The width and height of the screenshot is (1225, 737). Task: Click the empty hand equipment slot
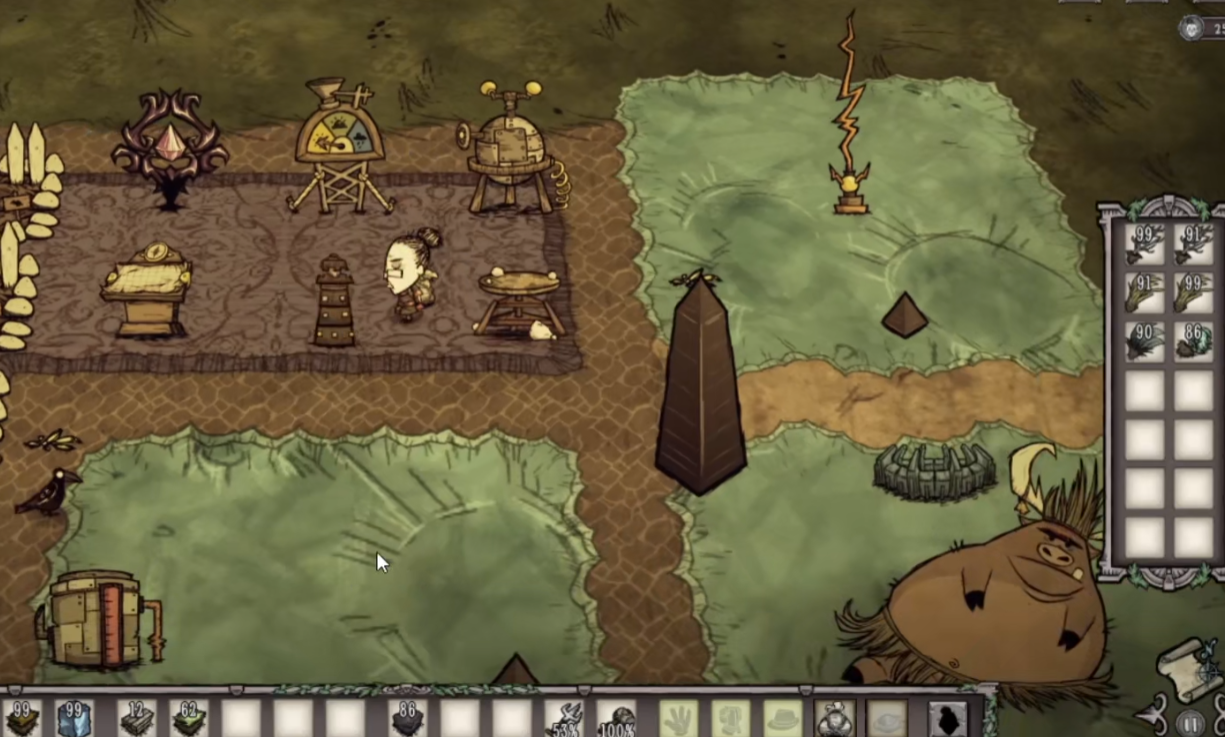click(677, 718)
